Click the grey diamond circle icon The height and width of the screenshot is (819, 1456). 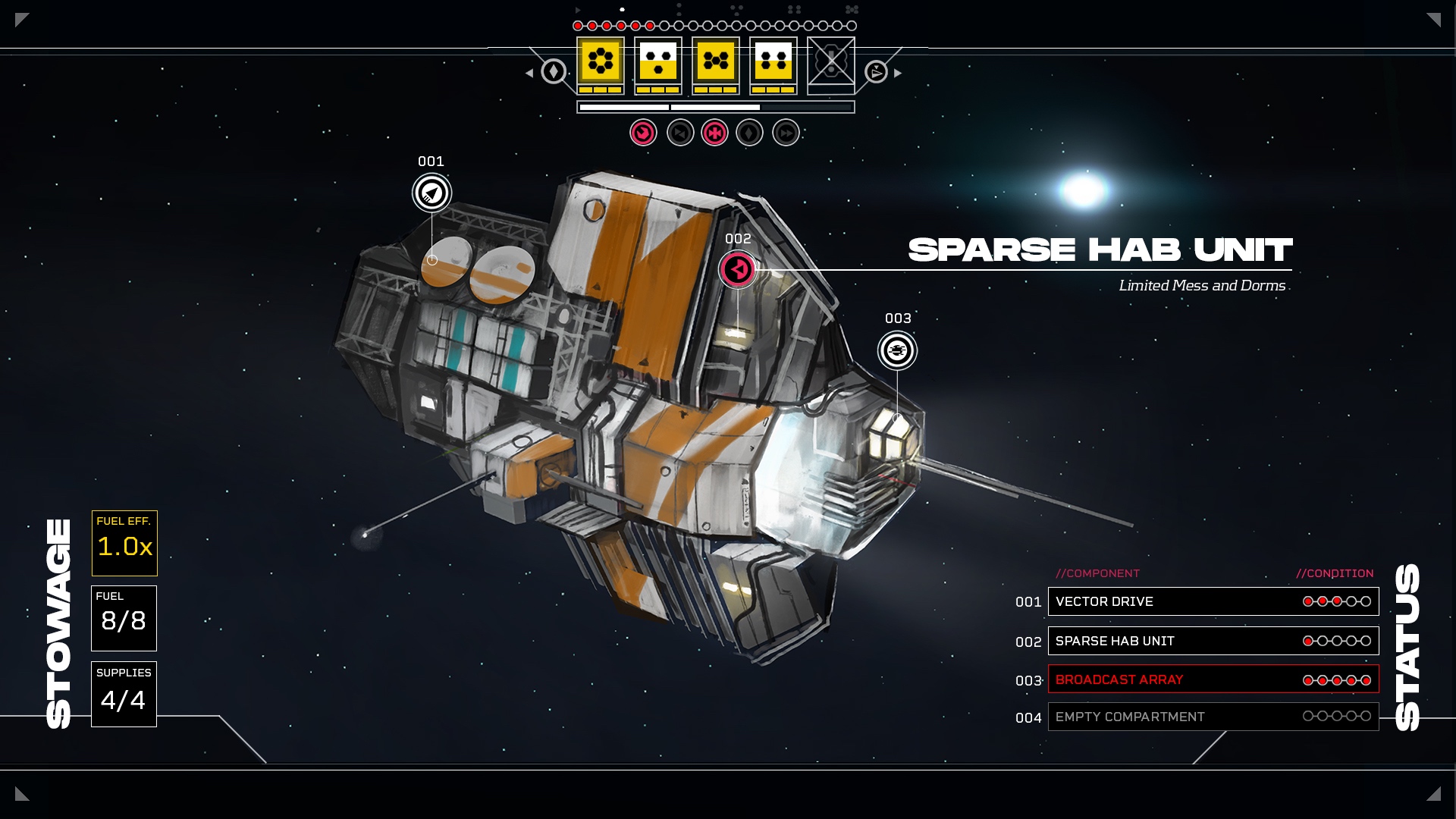749,133
